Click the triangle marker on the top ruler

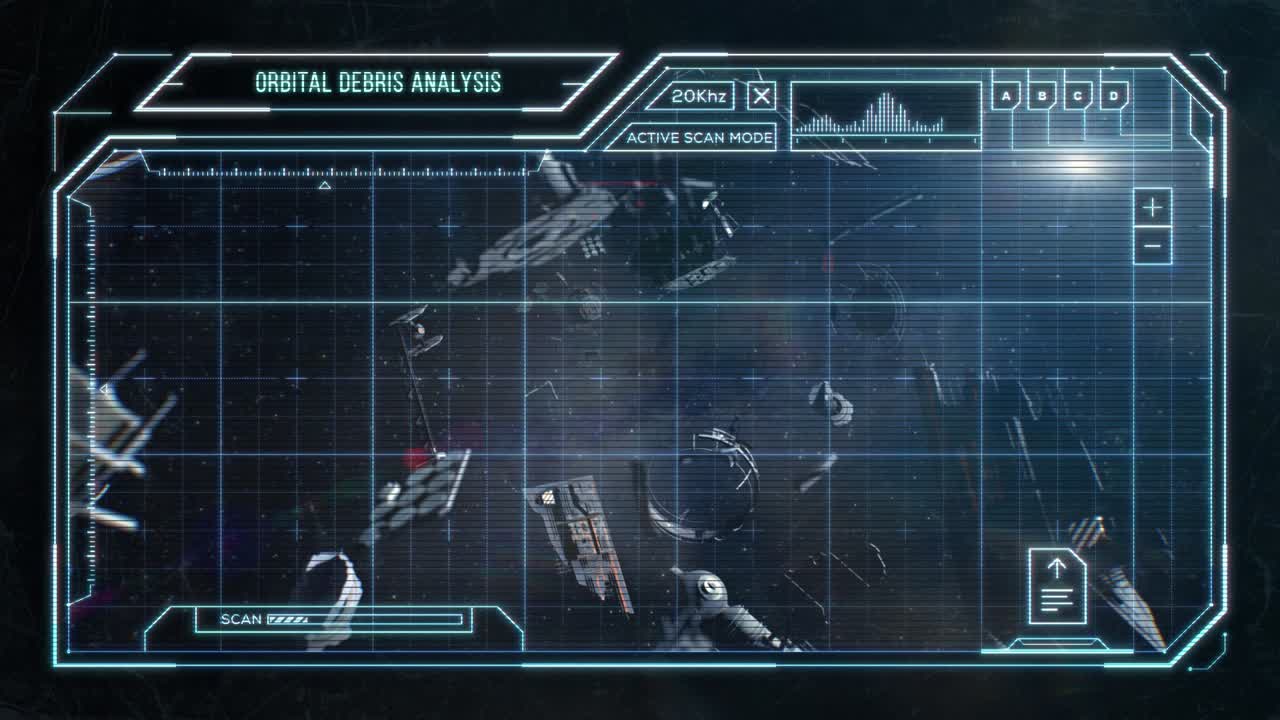[323, 185]
